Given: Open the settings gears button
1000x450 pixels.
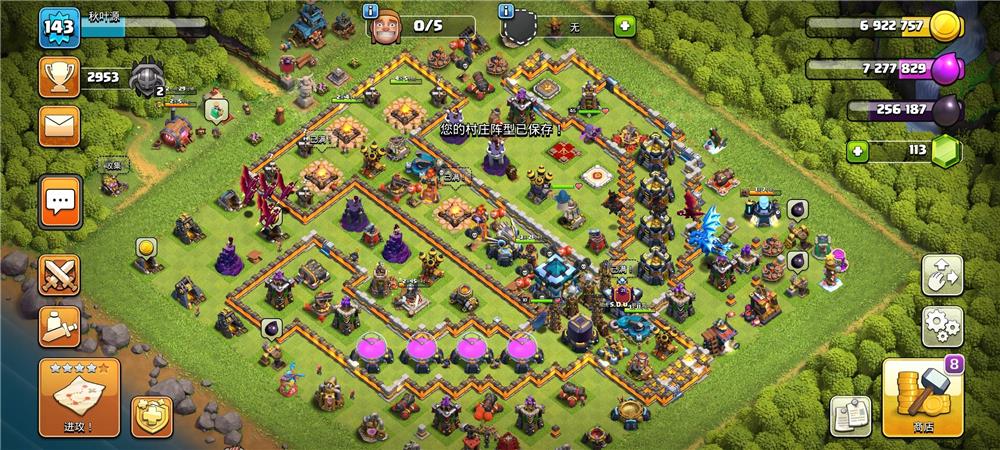Looking at the screenshot, I should pyautogui.click(x=942, y=326).
